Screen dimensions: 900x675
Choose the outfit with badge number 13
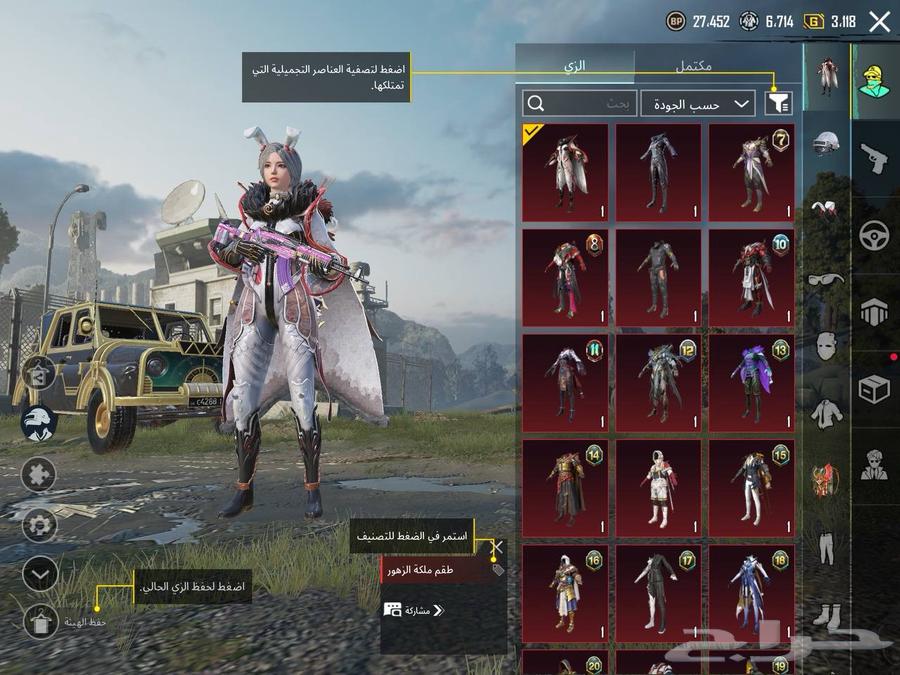[751, 383]
